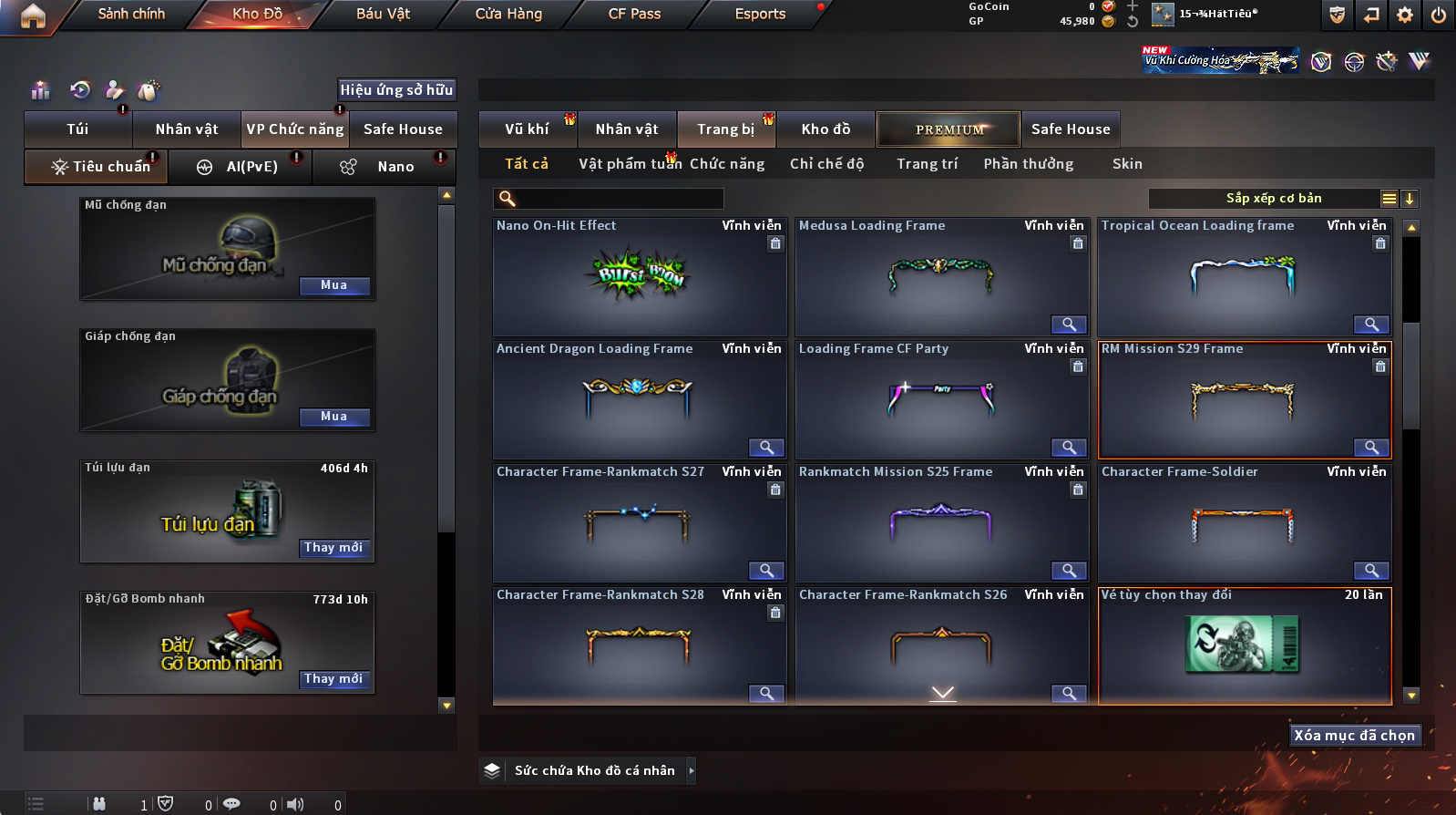Open the Sắp xếp cơ bản sort dropdown
The image size is (1456, 815).
1274,199
